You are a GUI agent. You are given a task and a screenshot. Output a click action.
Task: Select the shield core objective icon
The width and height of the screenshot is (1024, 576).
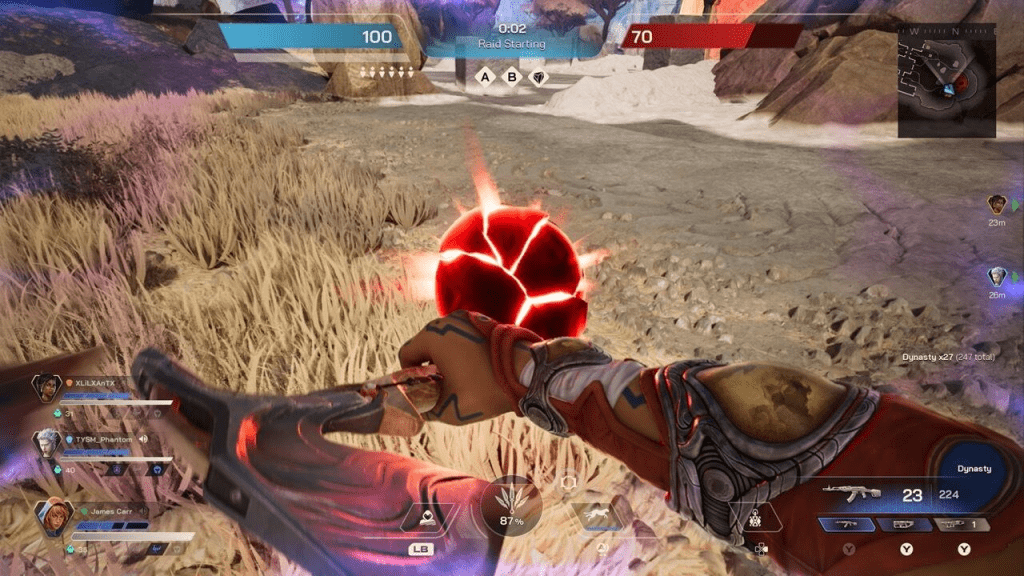pyautogui.click(x=539, y=77)
